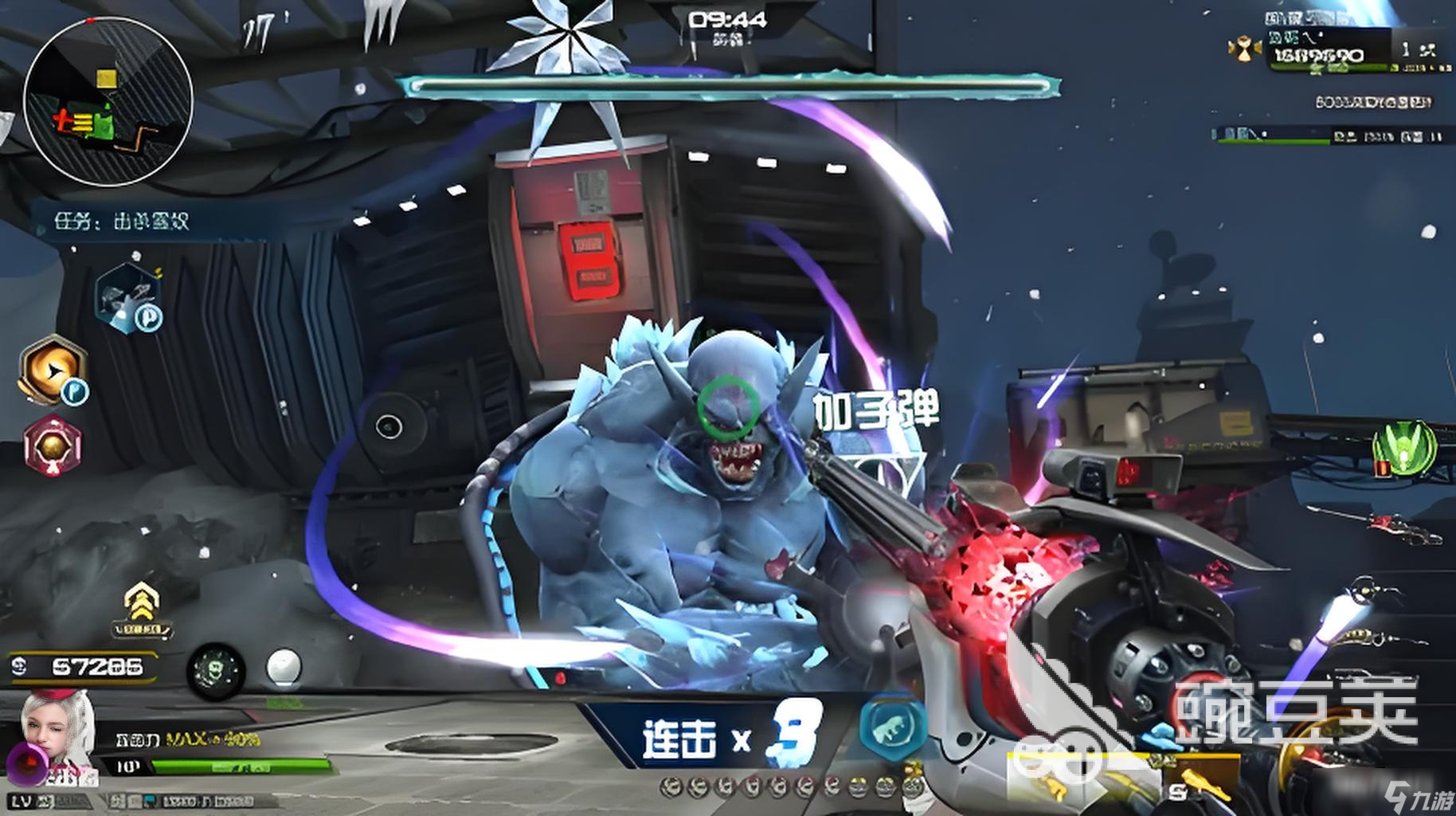The width and height of the screenshot is (1456, 816).
Task: Throw the white grenade orb item
Action: click(284, 666)
